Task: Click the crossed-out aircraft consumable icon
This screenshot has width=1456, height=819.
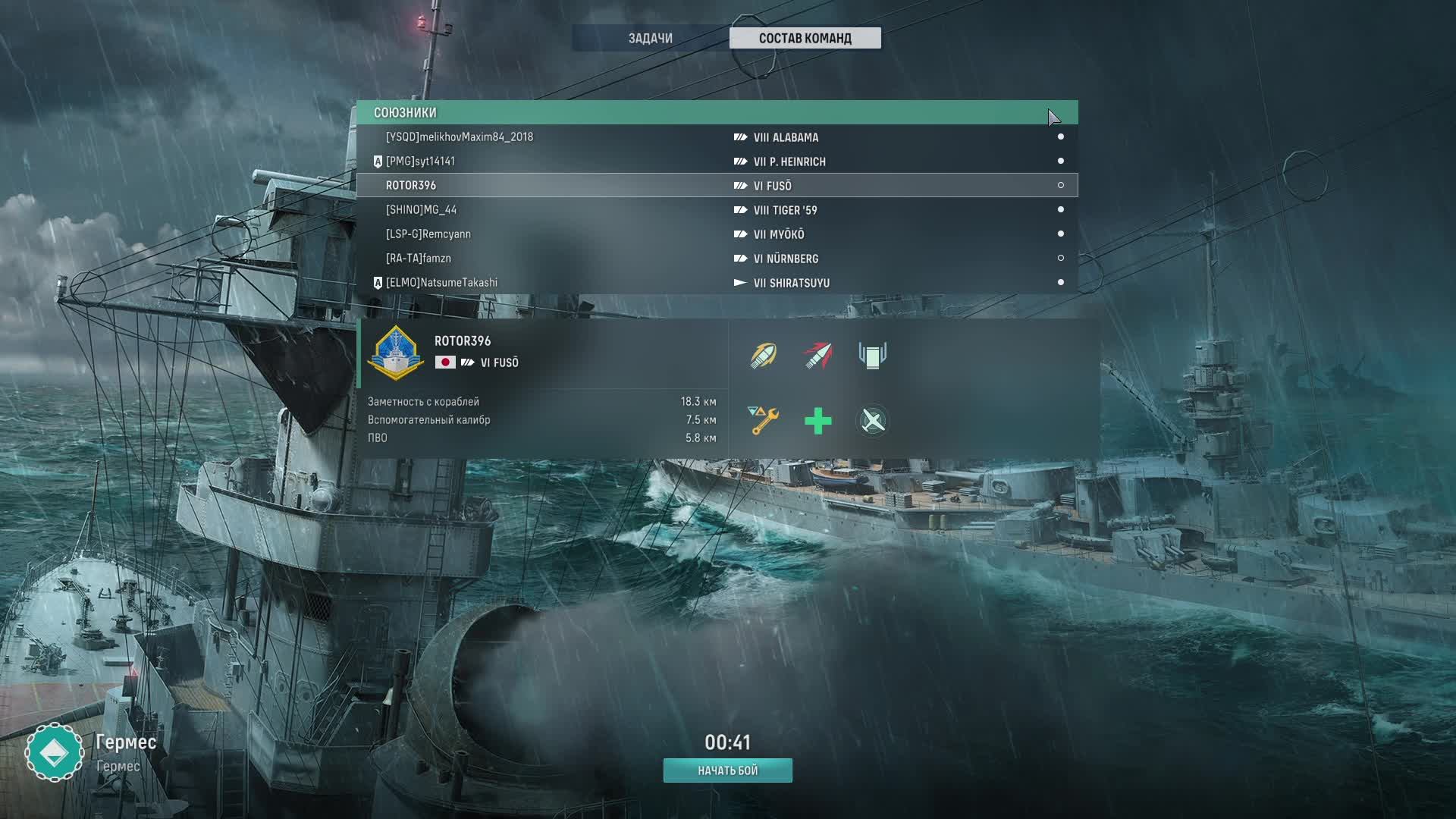Action: pos(872,421)
